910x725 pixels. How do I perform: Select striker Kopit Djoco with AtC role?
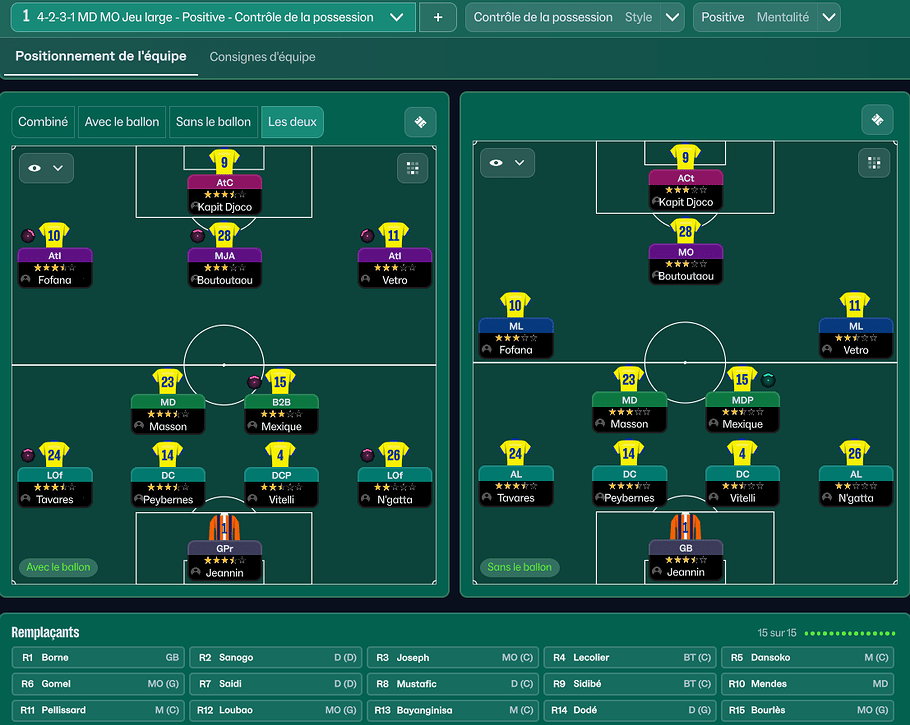click(x=224, y=194)
